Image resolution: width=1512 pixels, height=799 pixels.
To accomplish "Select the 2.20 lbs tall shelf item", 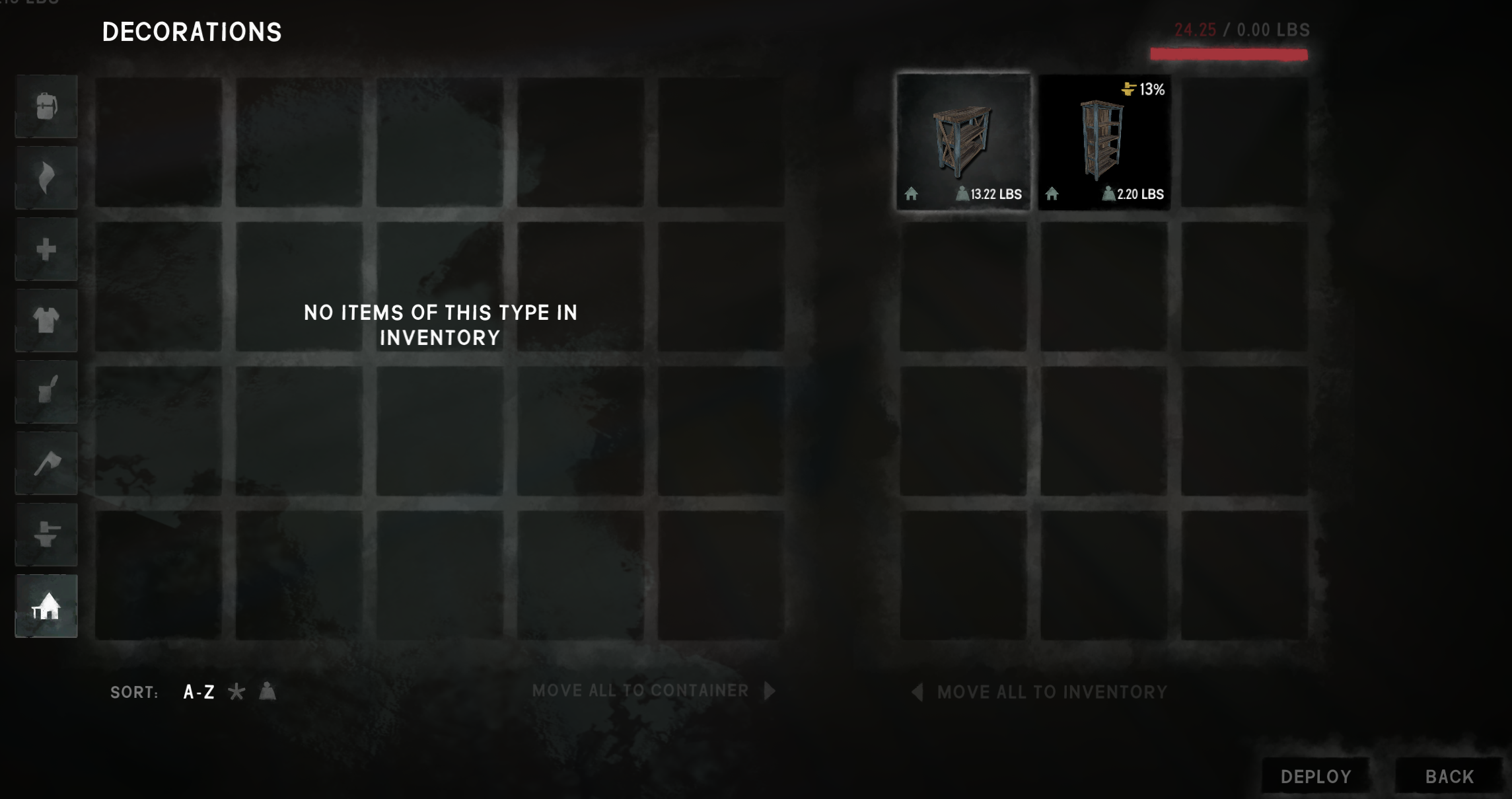I will (1104, 141).
